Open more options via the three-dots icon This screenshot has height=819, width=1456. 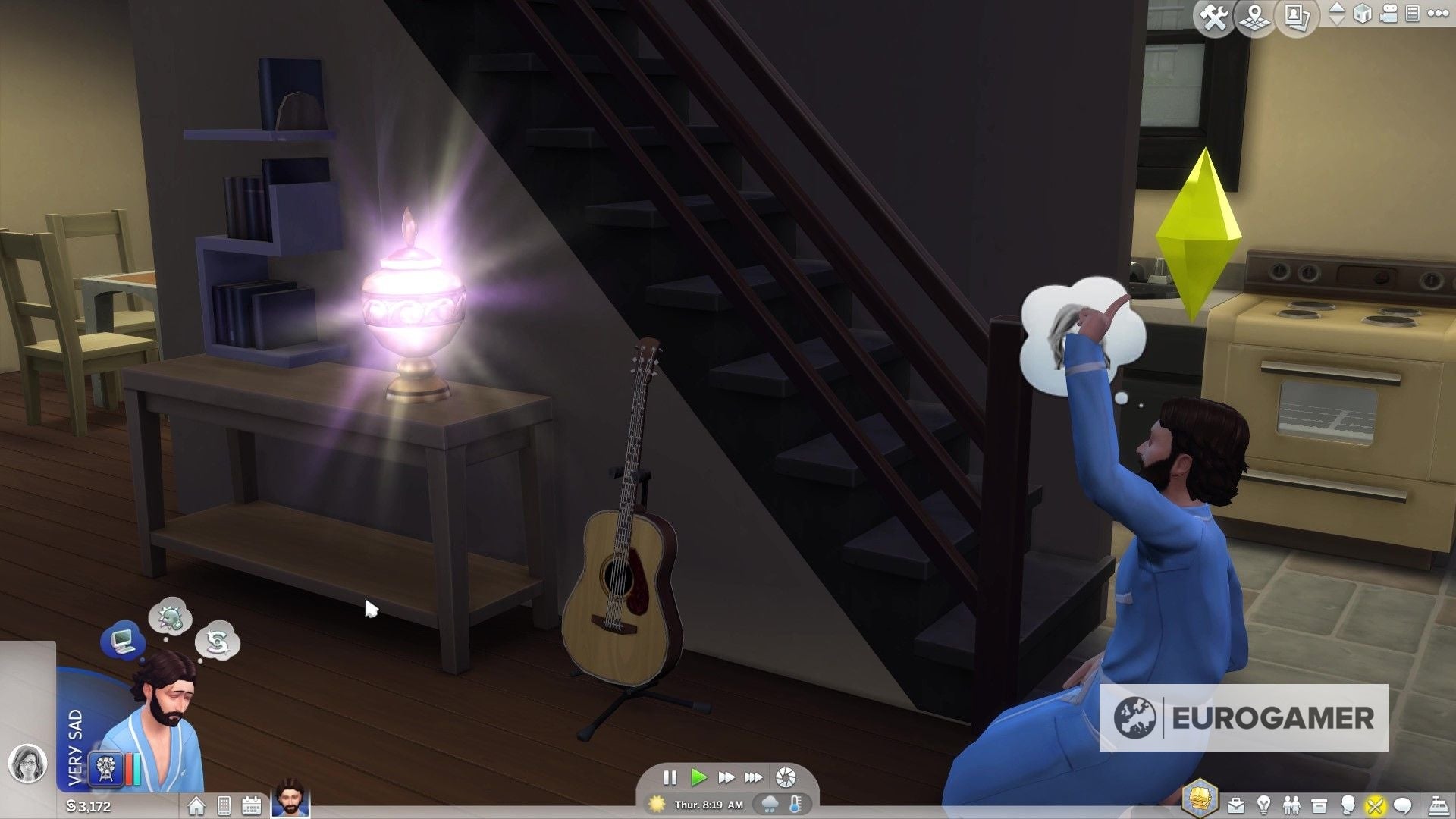(x=1439, y=14)
